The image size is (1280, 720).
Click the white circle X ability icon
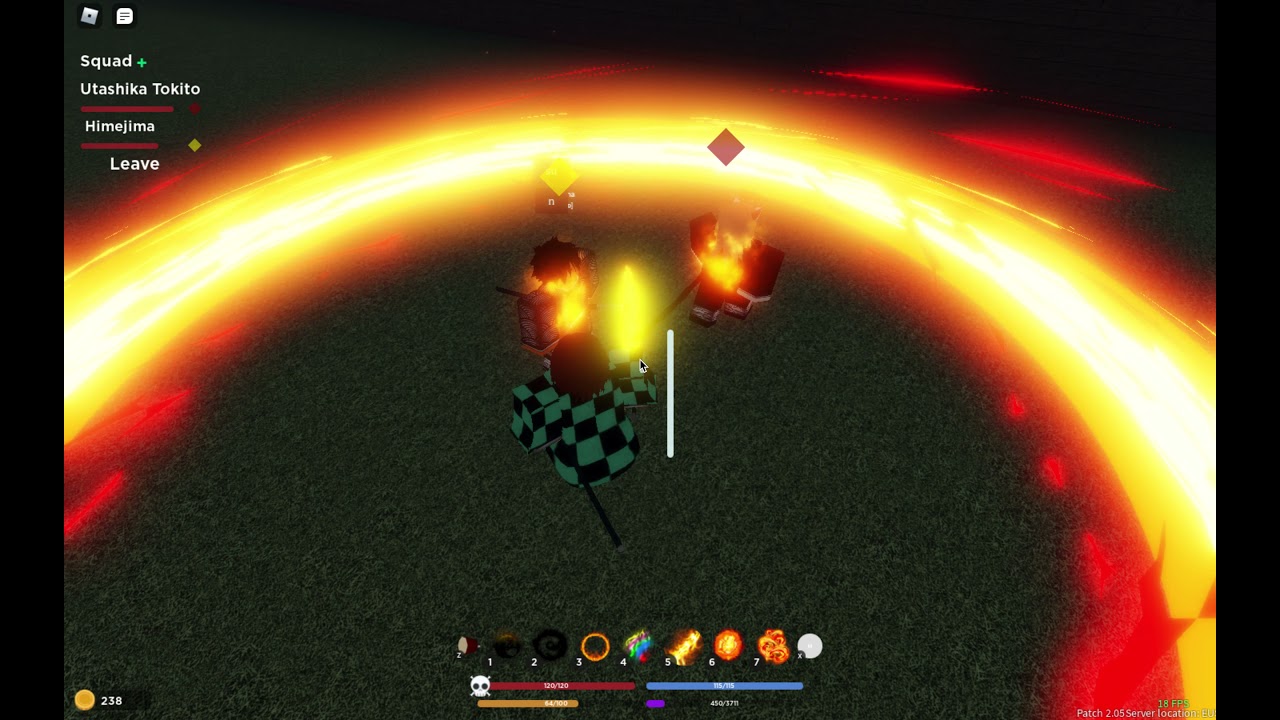pos(810,647)
